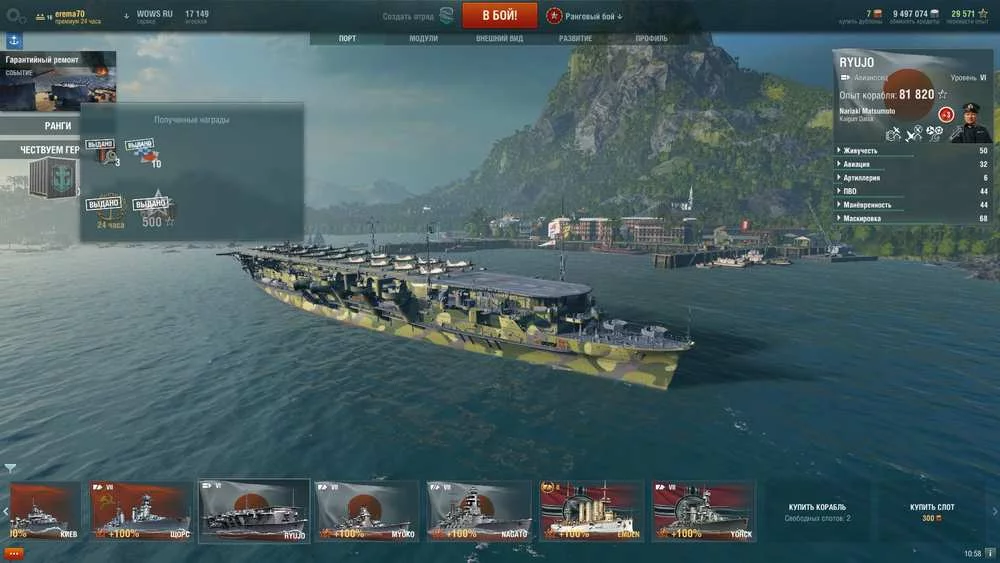Buy a port slot with КУПИТЬ СЛОТ

coord(932,511)
